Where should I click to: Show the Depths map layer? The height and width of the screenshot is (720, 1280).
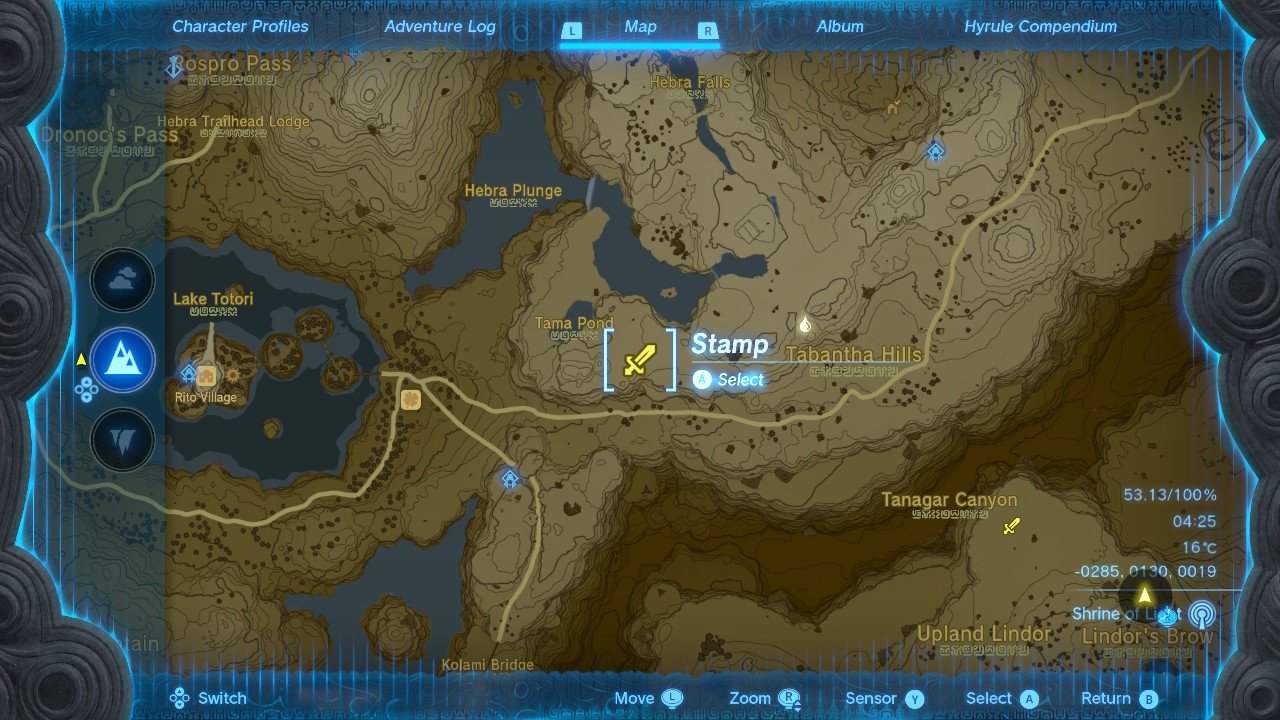click(123, 440)
